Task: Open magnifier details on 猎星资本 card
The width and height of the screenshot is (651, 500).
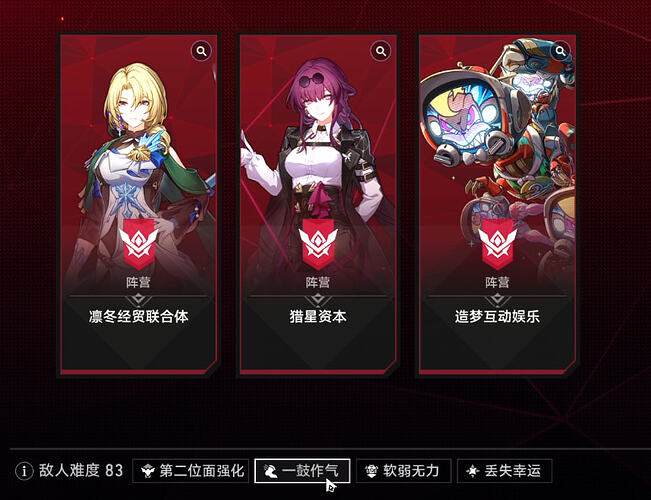Action: point(380,51)
